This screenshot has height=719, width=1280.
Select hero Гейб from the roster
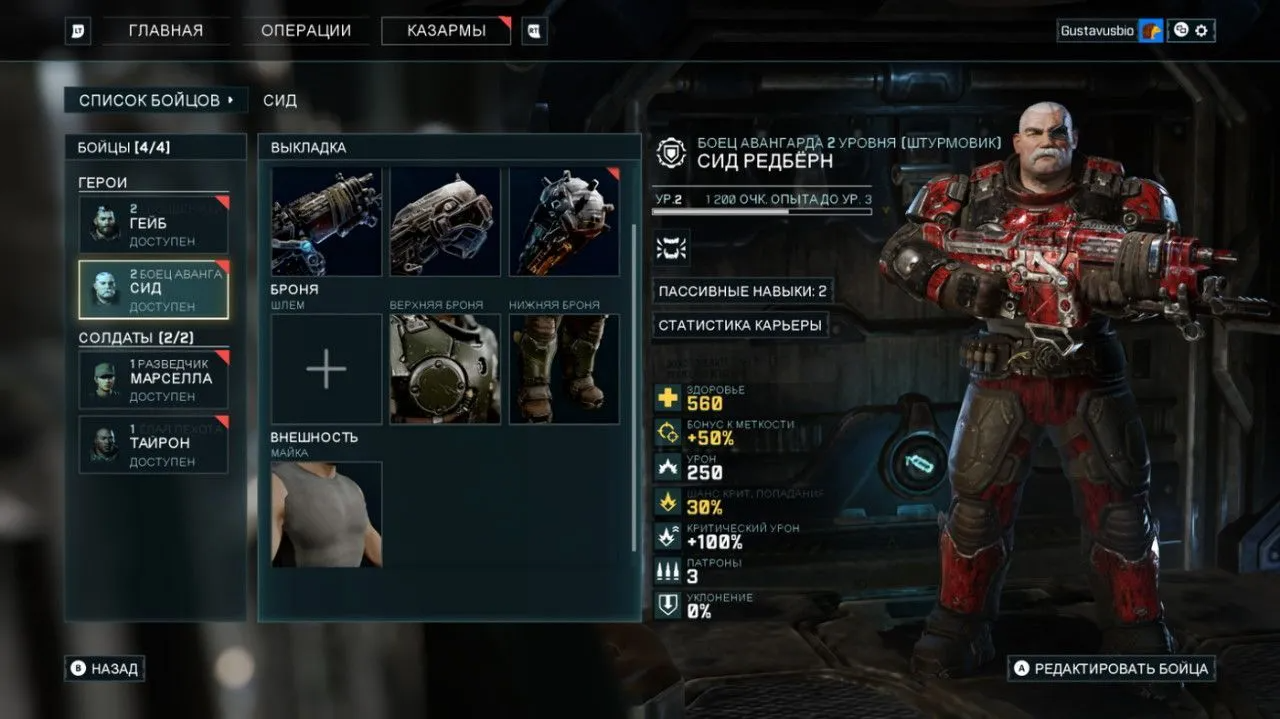(153, 224)
